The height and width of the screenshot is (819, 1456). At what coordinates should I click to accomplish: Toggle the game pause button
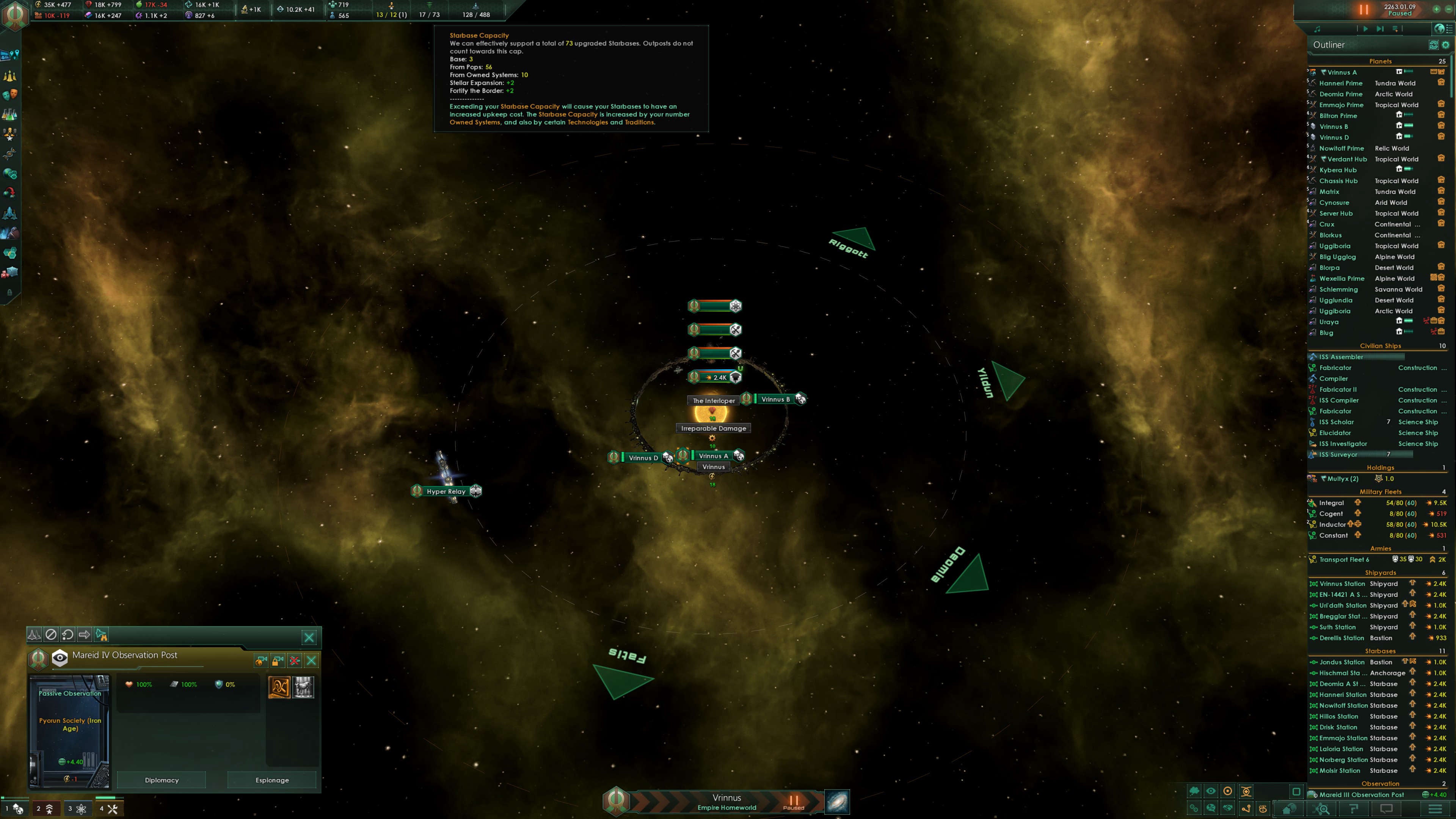tap(1363, 9)
